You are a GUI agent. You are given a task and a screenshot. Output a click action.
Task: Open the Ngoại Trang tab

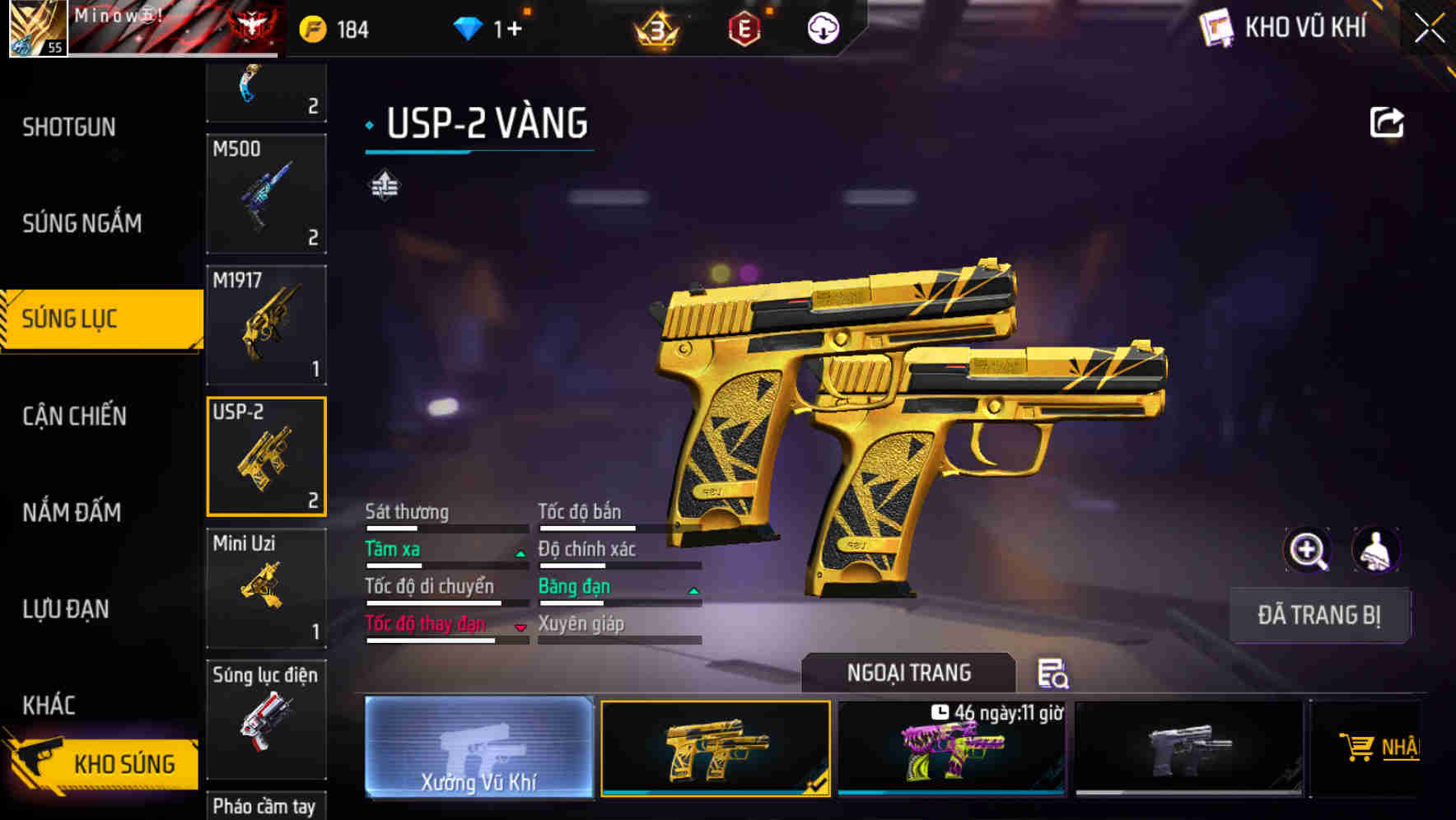click(x=908, y=673)
